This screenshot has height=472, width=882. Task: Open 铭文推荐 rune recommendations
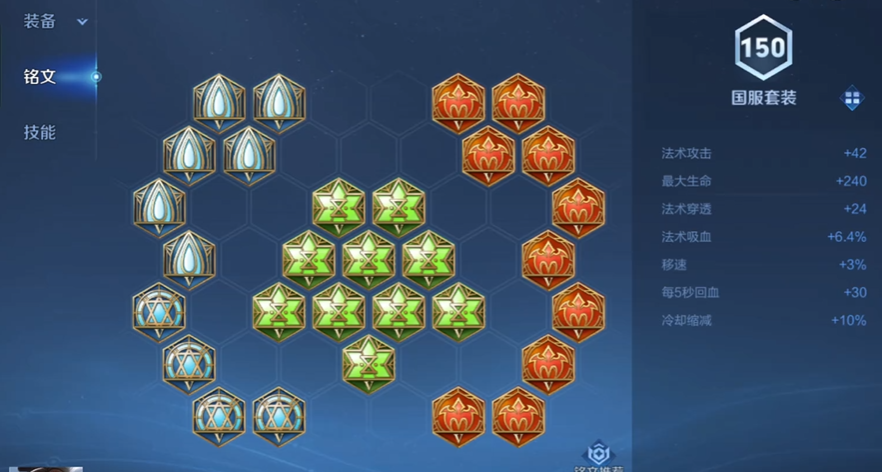pyautogui.click(x=599, y=456)
